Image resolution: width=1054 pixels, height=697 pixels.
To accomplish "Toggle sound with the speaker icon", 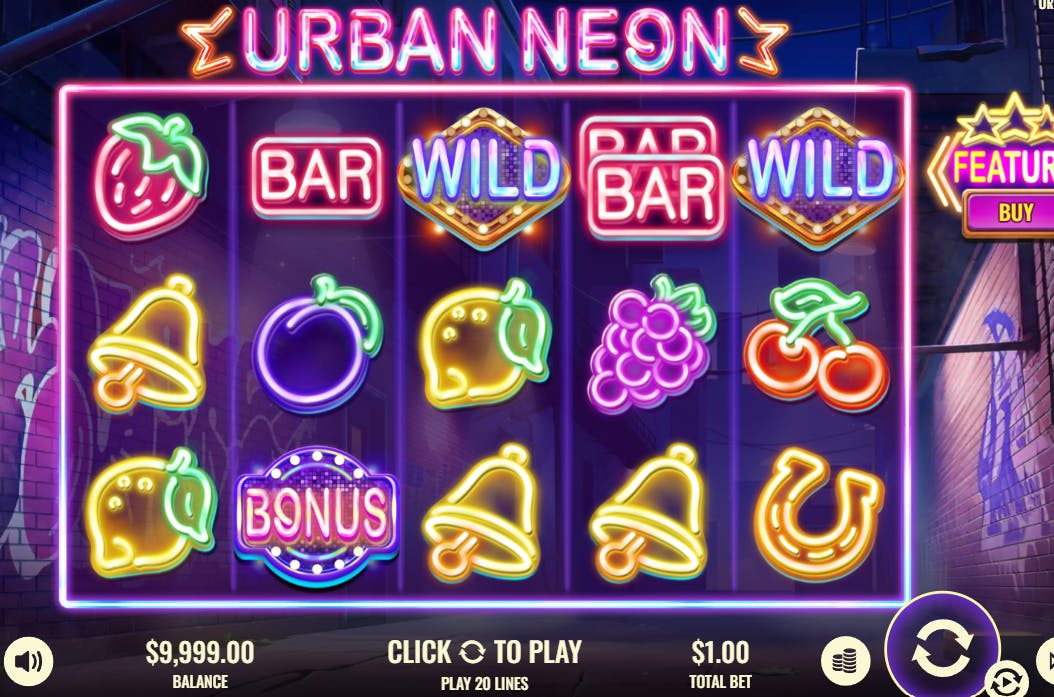I will [27, 660].
